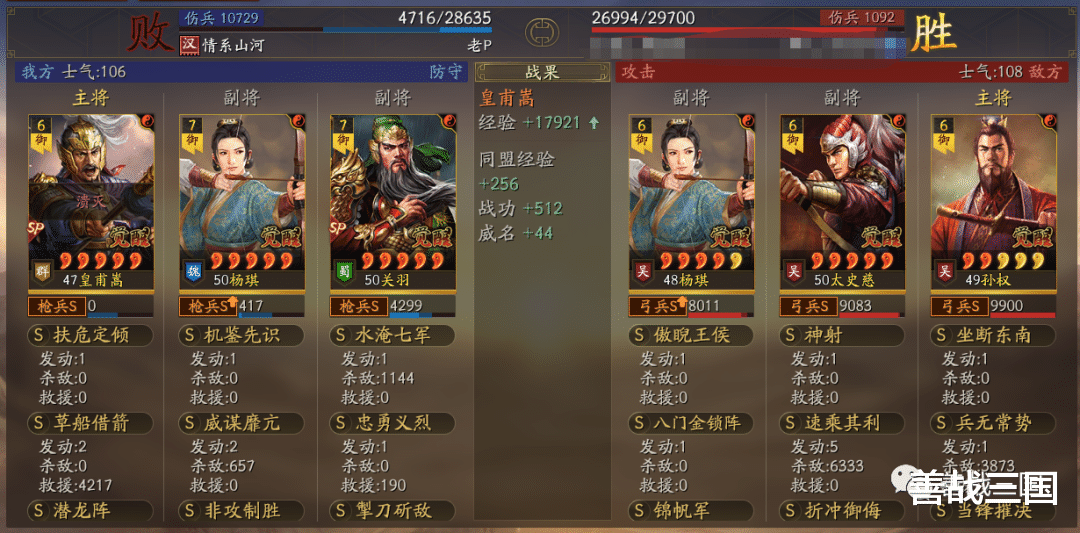1080x533 pixels.
Task: Click the 水淹七军 skill label
Action: click(x=393, y=335)
